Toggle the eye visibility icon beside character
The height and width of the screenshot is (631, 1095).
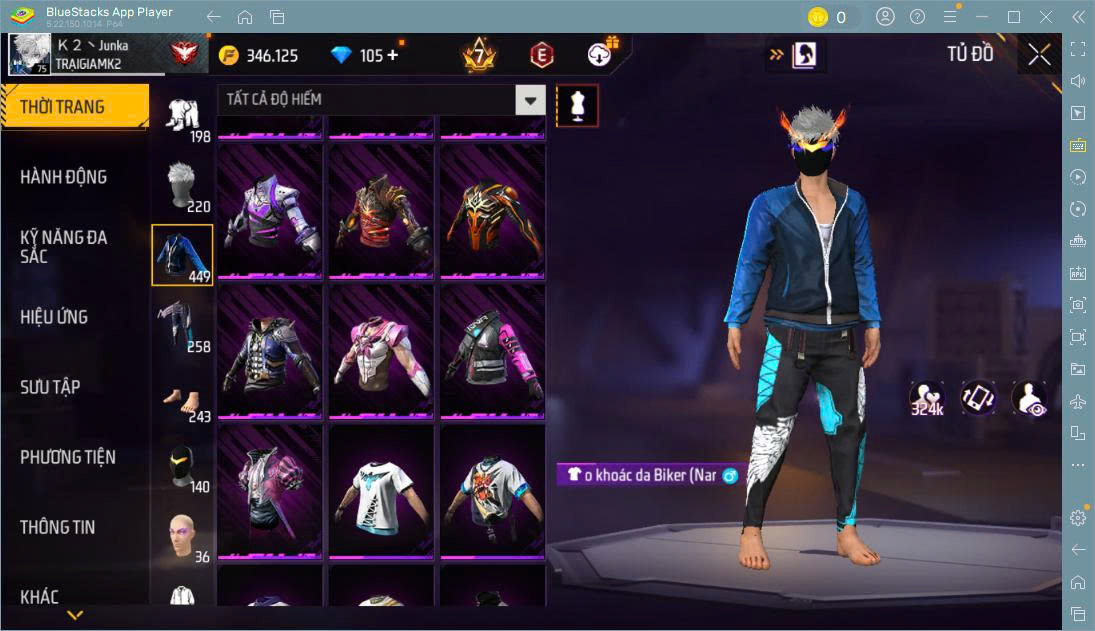point(1028,398)
